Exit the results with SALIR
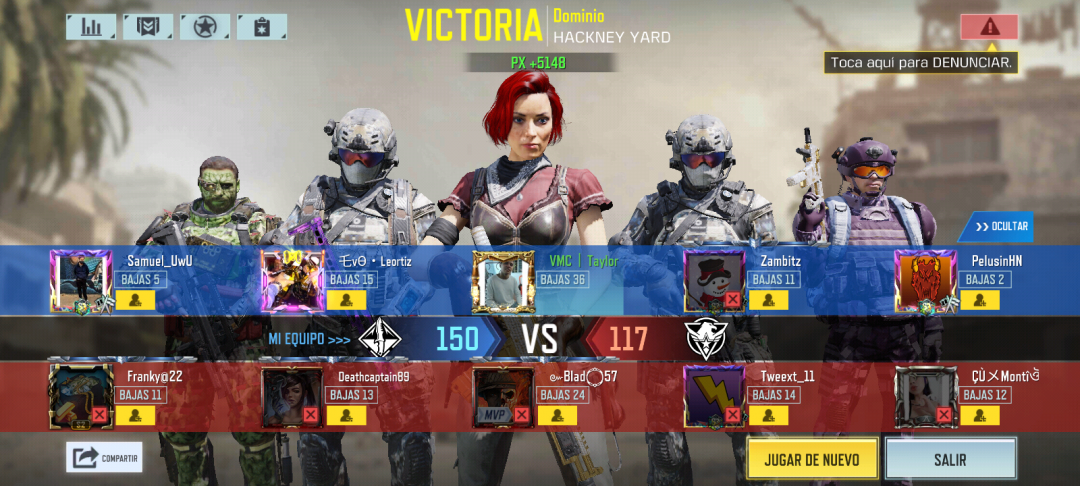The width and height of the screenshot is (1080, 486). pyautogui.click(x=950, y=459)
